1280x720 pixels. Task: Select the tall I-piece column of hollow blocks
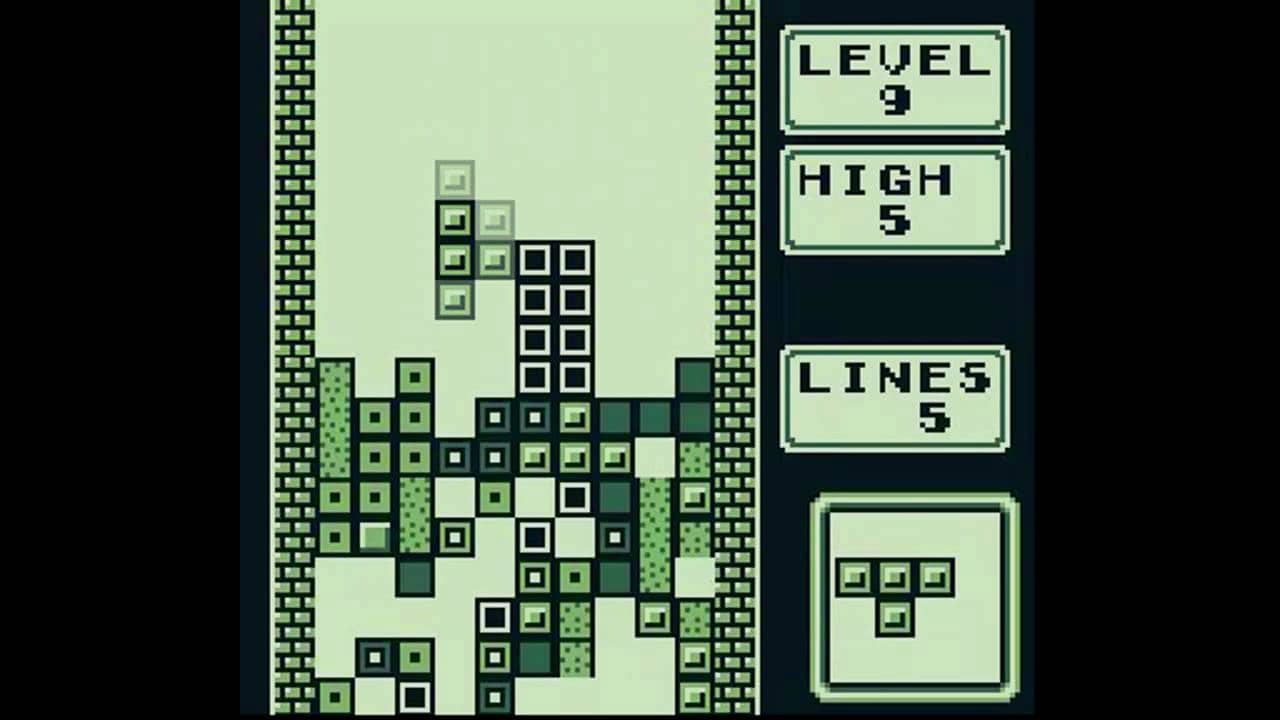point(553,320)
